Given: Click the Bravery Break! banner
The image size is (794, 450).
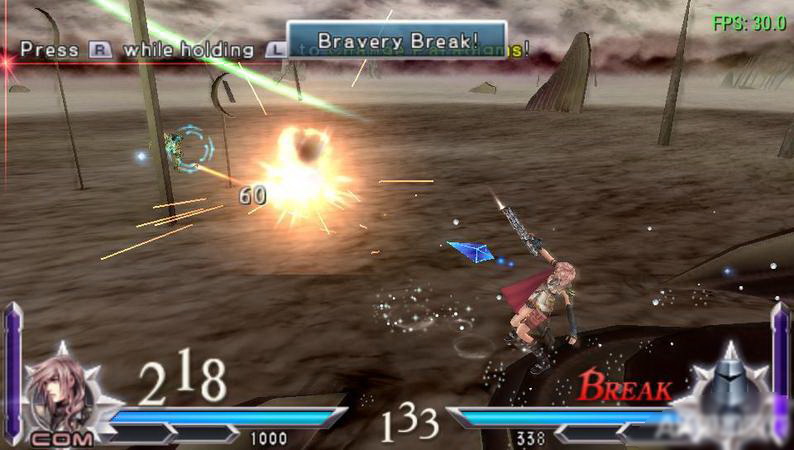Looking at the screenshot, I should [397, 41].
